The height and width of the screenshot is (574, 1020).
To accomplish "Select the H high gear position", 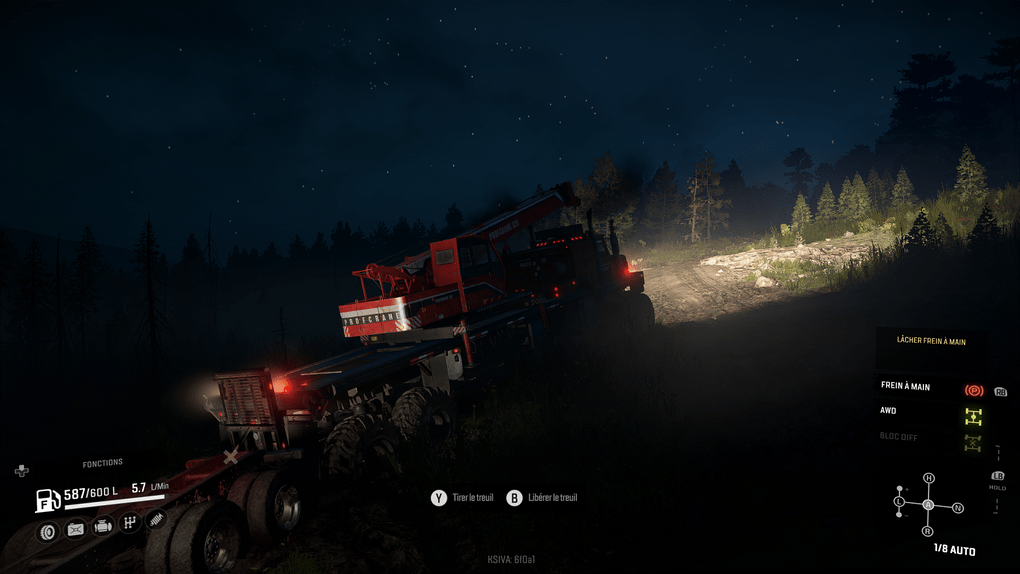I will coord(929,478).
